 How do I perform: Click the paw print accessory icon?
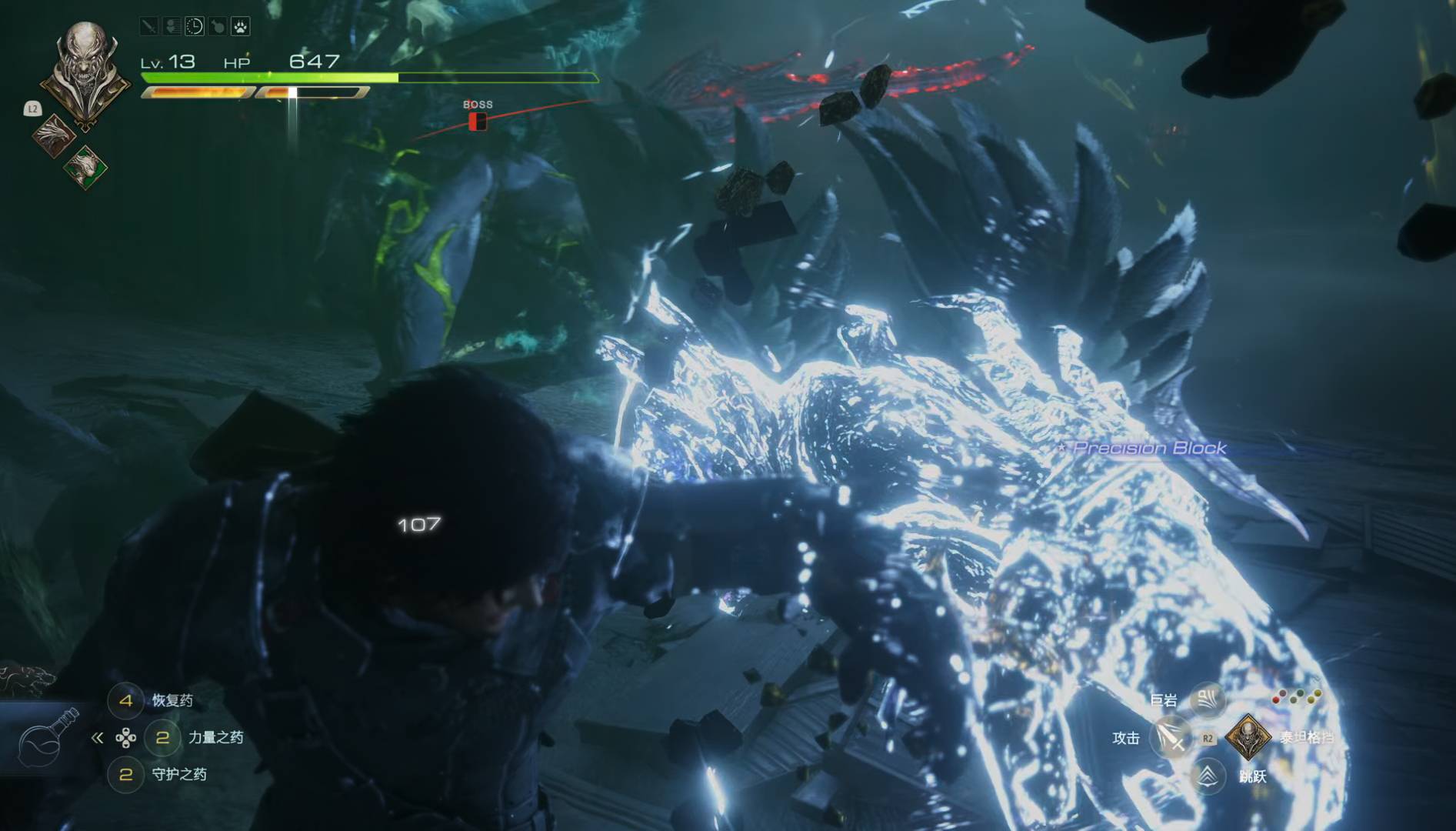241,27
